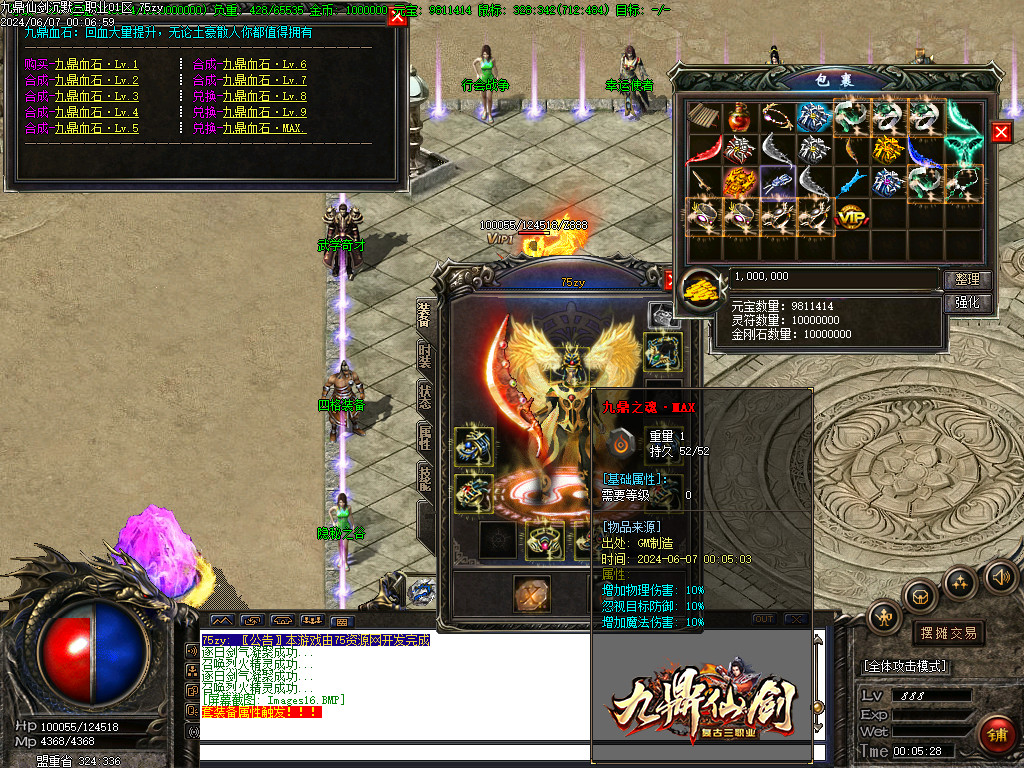Switch to the 技能 skills tab
The width and height of the screenshot is (1024, 768).
coord(424,480)
